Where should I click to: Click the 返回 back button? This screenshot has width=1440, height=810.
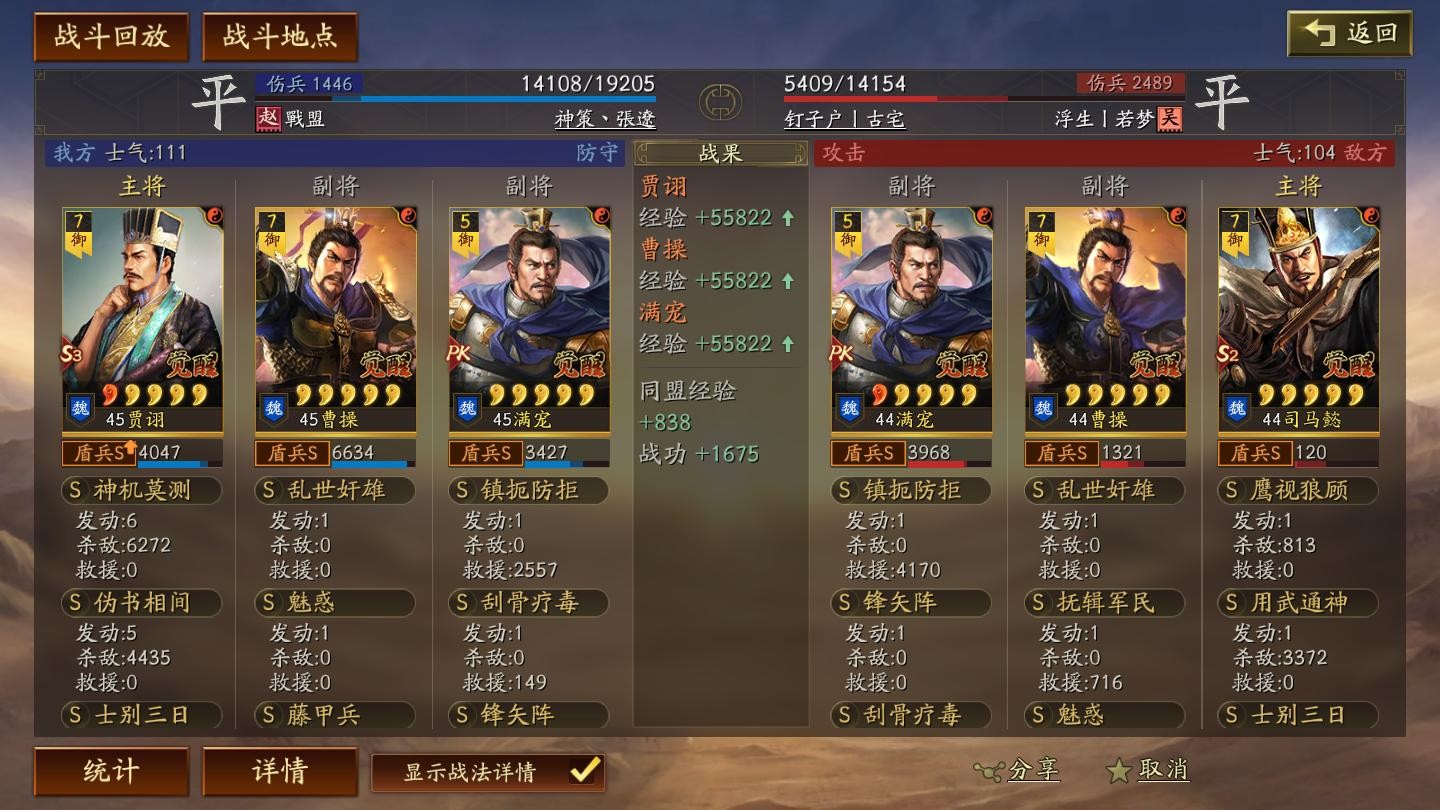[1349, 33]
